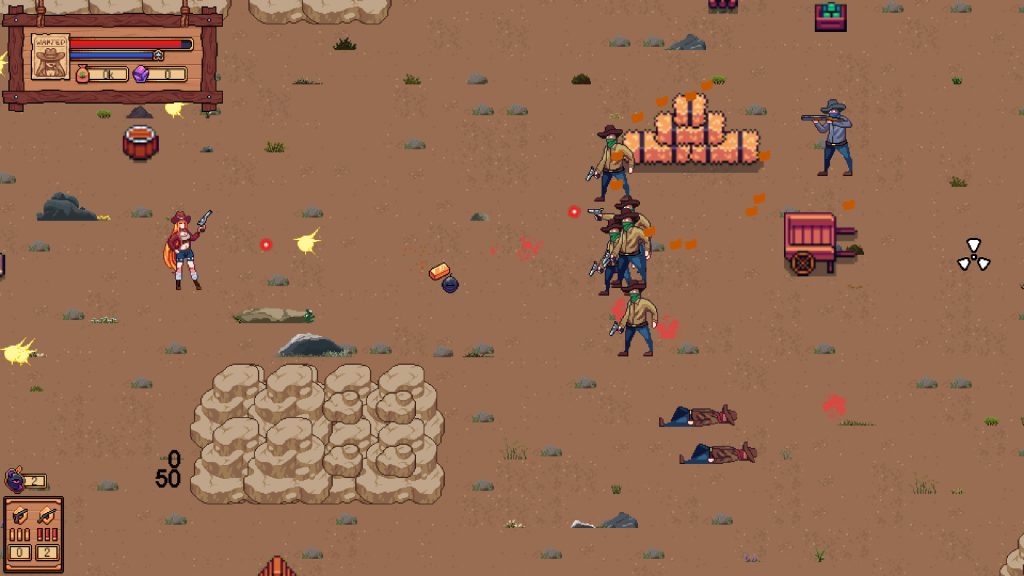Image resolution: width=1024 pixels, height=576 pixels.
Task: Click the money bag currency icon
Action: (83, 73)
